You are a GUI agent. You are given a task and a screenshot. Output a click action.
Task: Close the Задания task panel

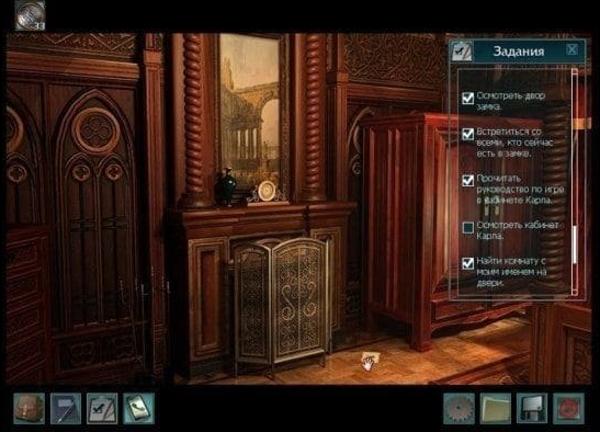pos(571,49)
